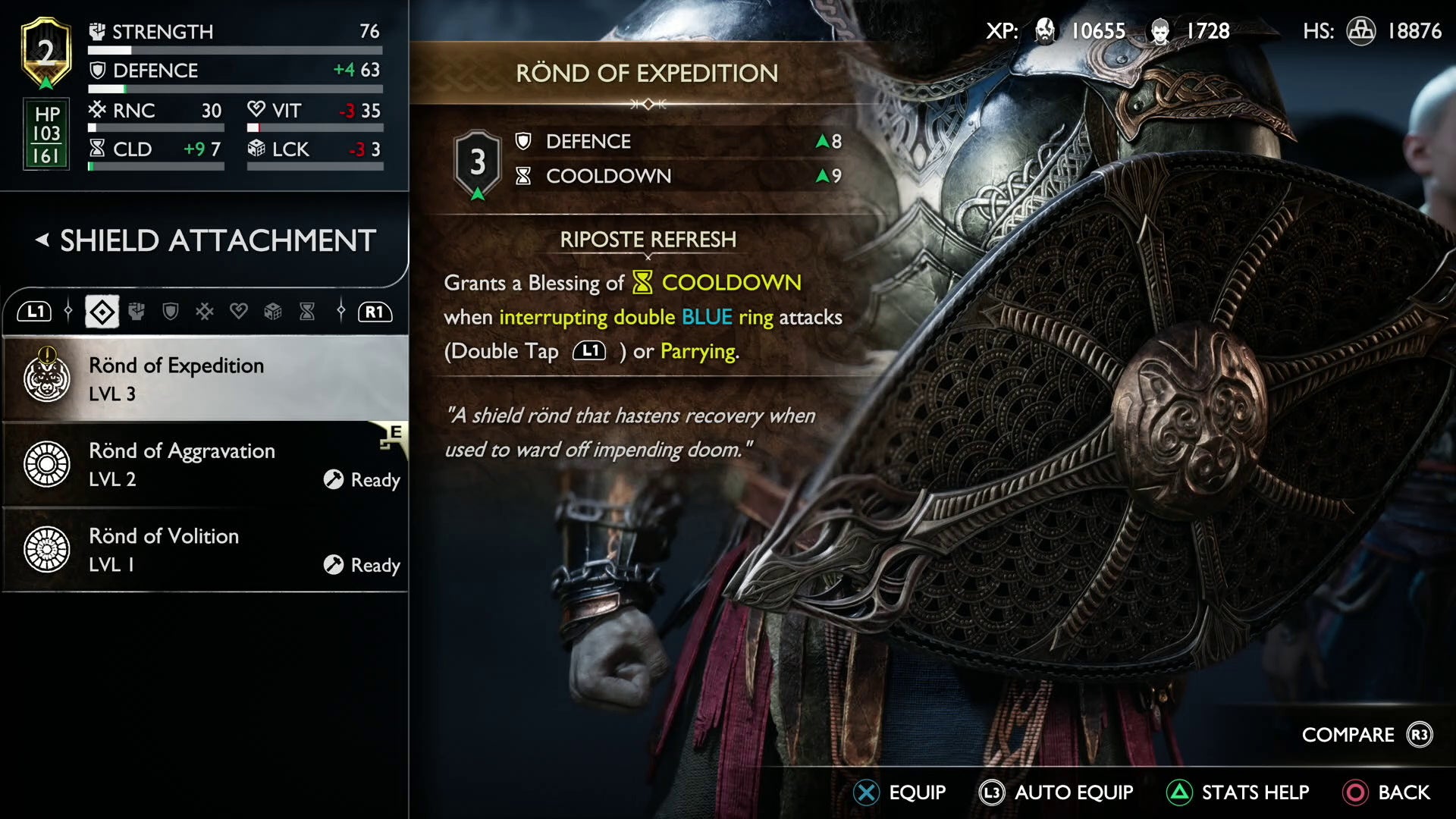Screen dimensions: 1456x819
Task: Click the Back option
Action: [1386, 792]
